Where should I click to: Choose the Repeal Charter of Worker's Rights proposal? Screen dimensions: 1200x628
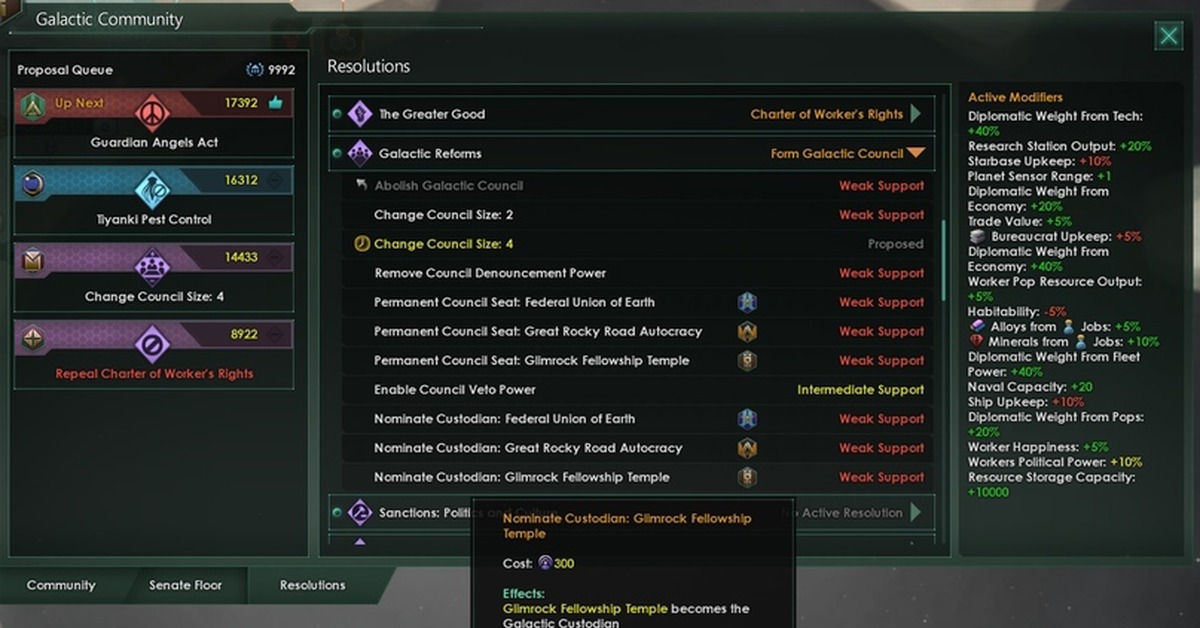click(154, 353)
